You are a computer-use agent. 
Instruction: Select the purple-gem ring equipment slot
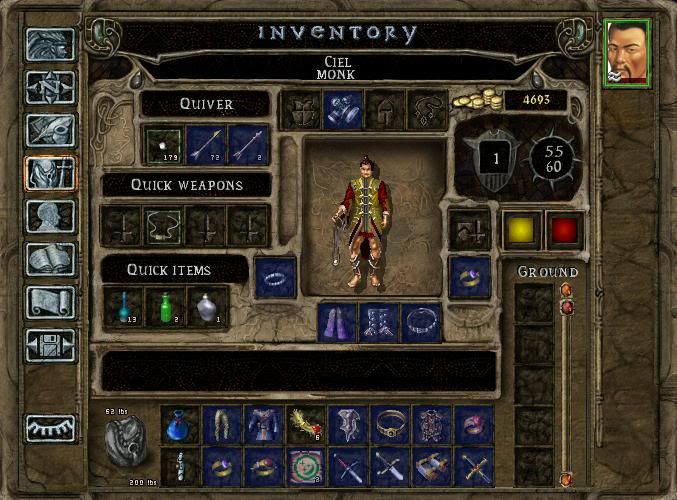469,277
